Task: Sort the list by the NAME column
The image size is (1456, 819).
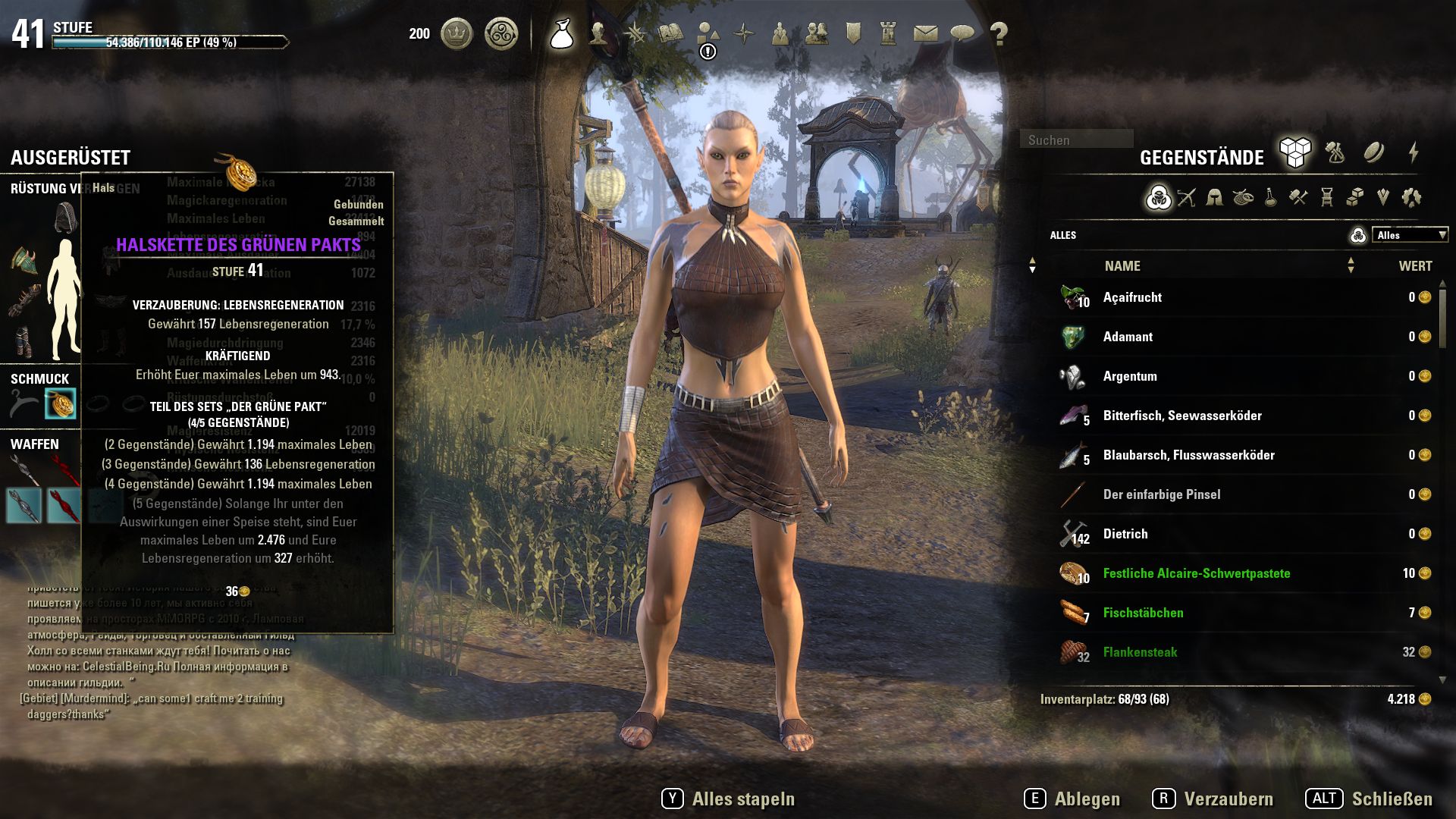Action: coord(1122,266)
